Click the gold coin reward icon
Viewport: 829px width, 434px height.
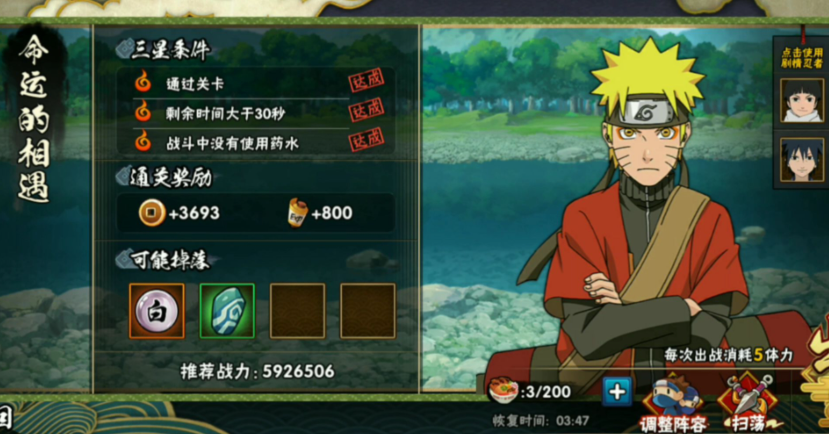click(151, 213)
